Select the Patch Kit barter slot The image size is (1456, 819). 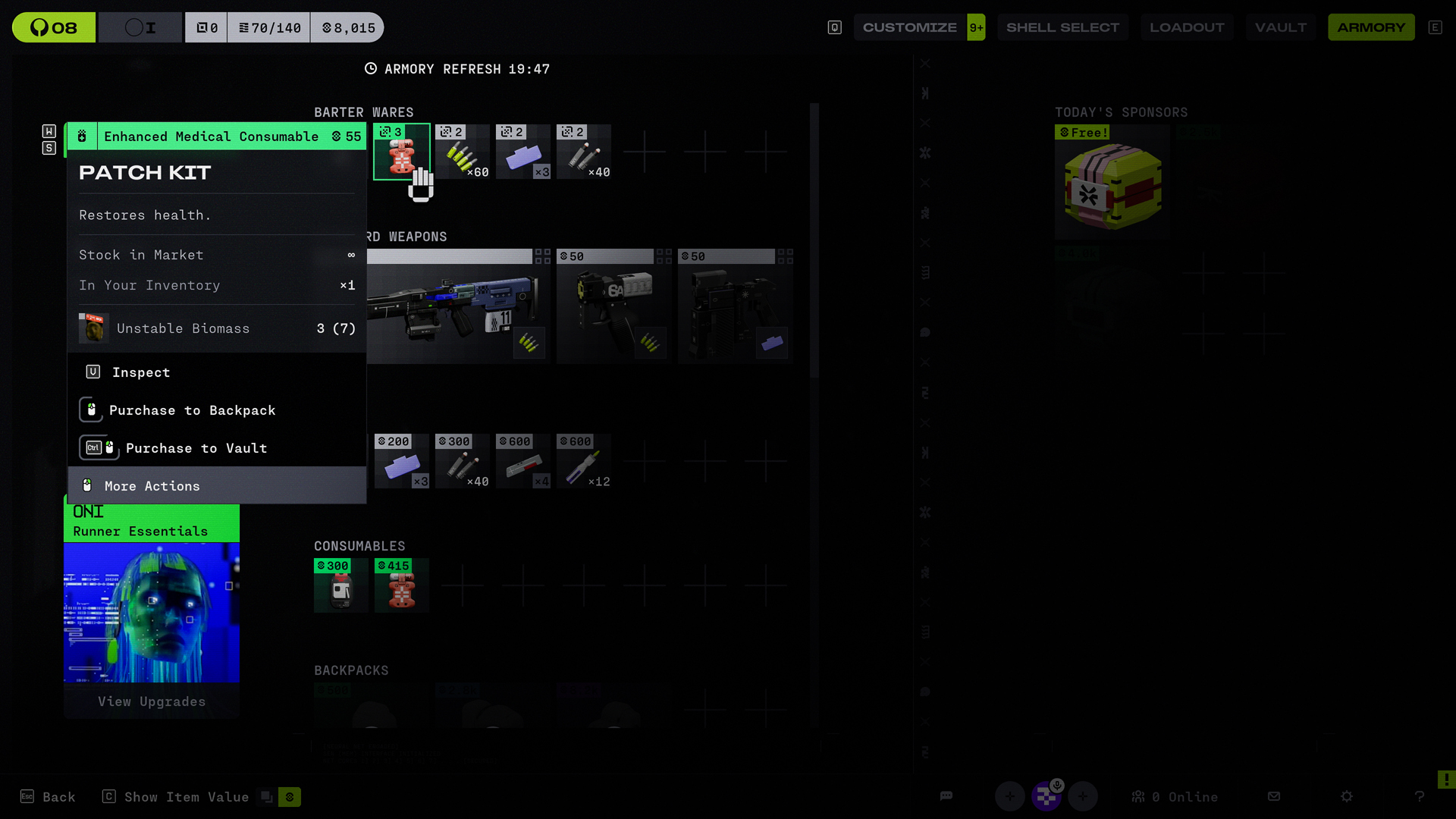point(401,152)
